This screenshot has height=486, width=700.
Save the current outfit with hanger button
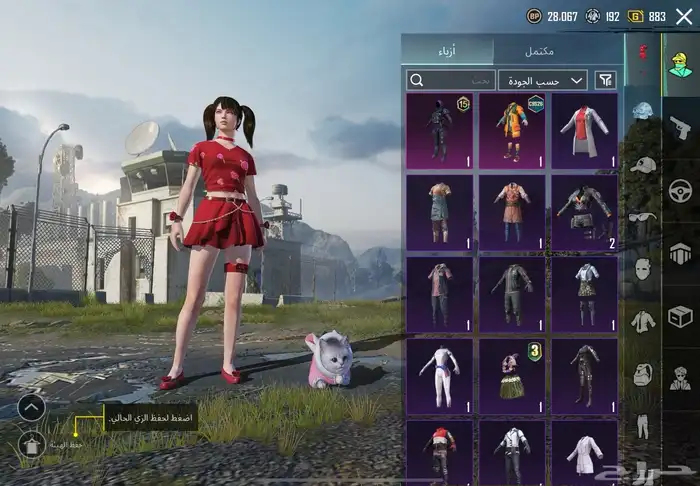[31, 444]
